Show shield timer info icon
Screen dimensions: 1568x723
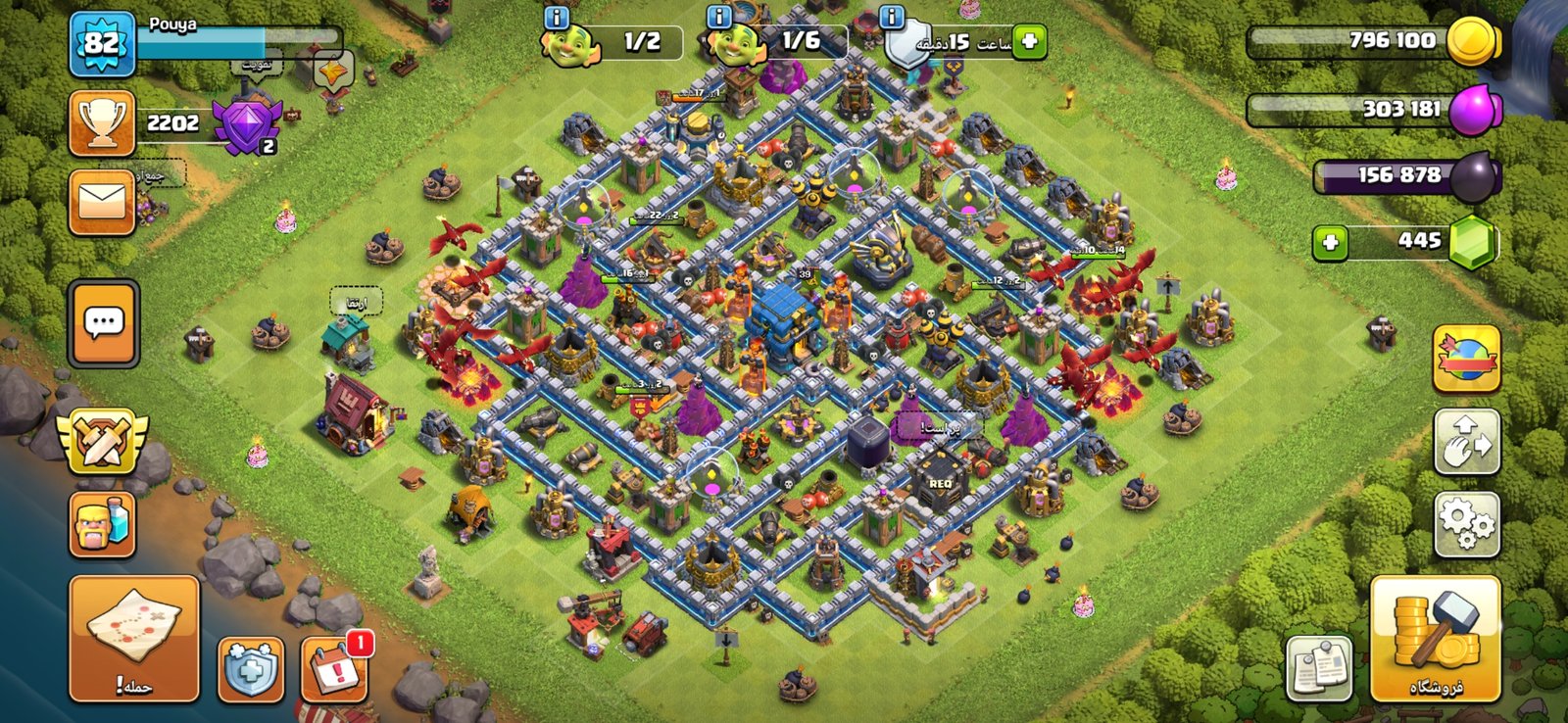(x=891, y=17)
